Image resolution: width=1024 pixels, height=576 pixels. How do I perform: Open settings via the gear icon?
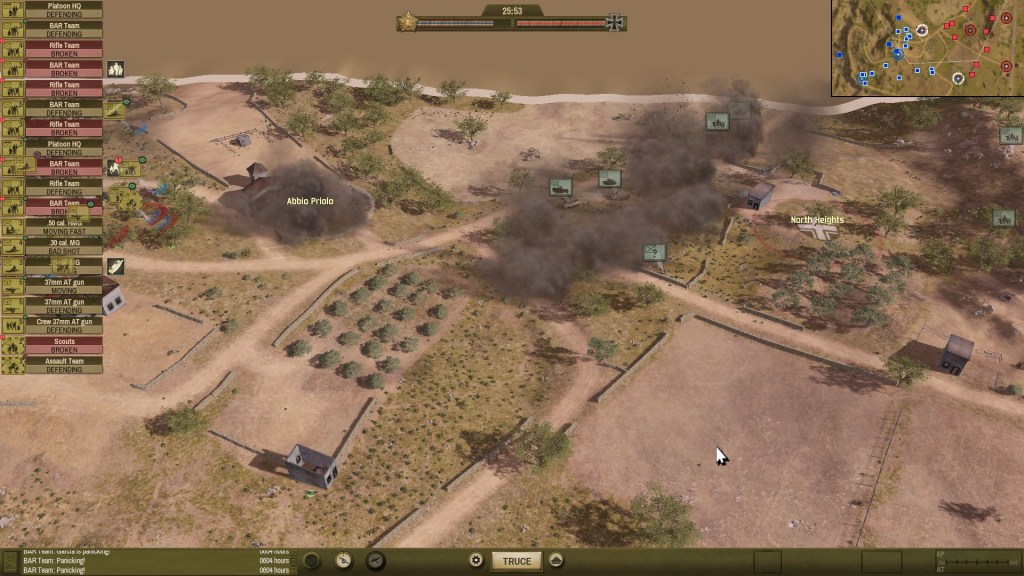(x=476, y=561)
